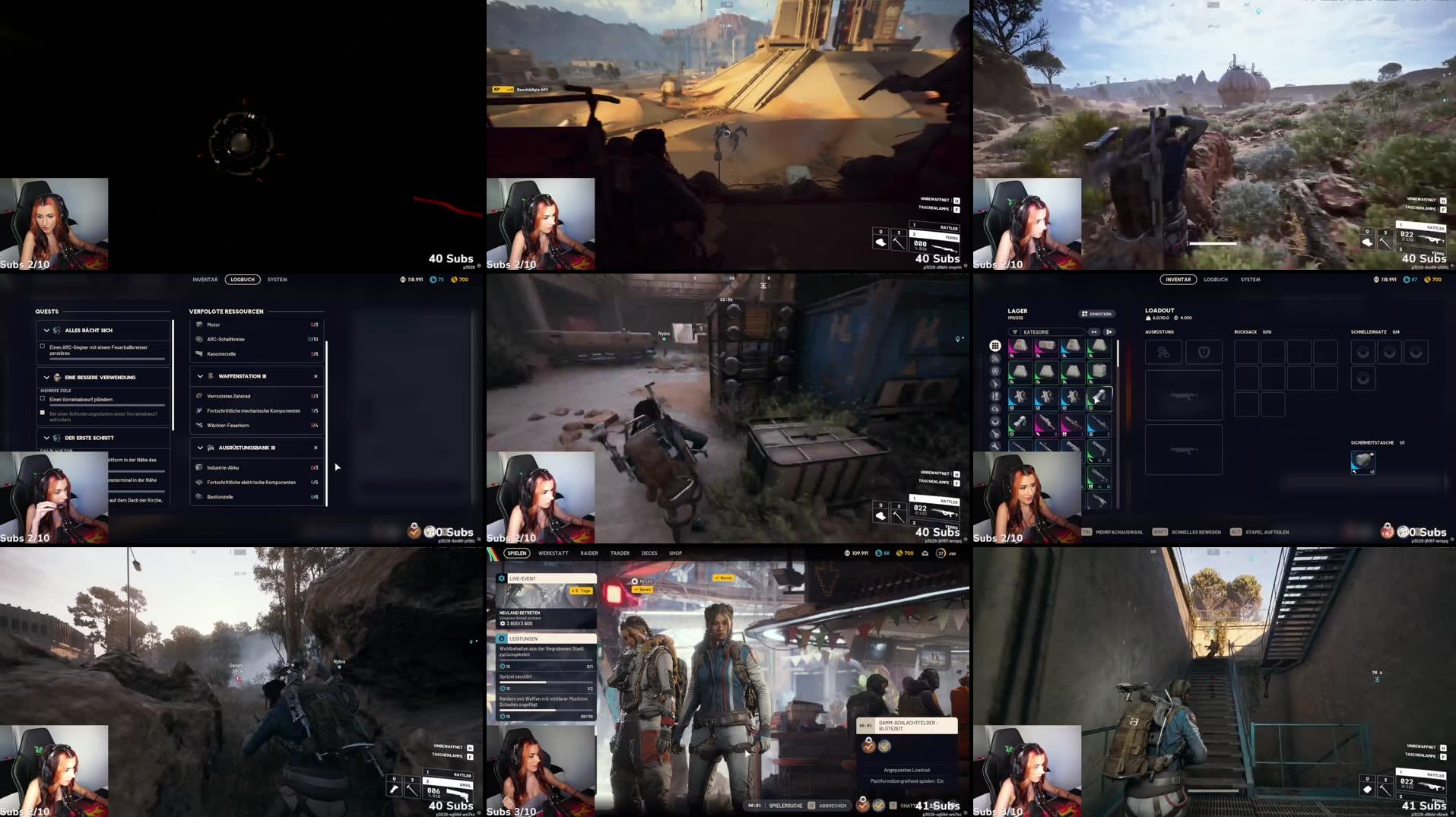Collapse the ALLES RÄCHT SICH quest
The height and width of the screenshot is (817, 1456).
click(46, 331)
